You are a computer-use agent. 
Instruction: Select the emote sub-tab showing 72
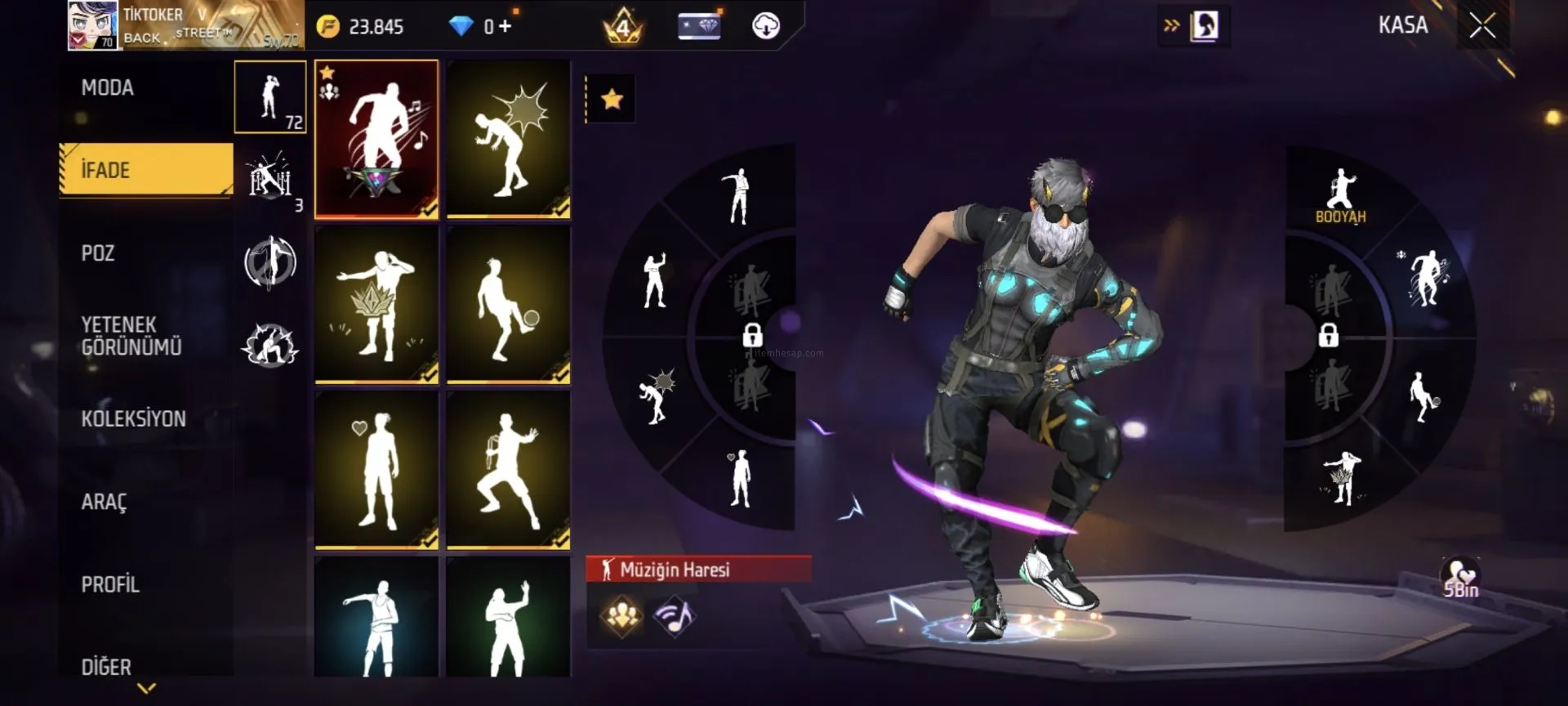coord(269,97)
